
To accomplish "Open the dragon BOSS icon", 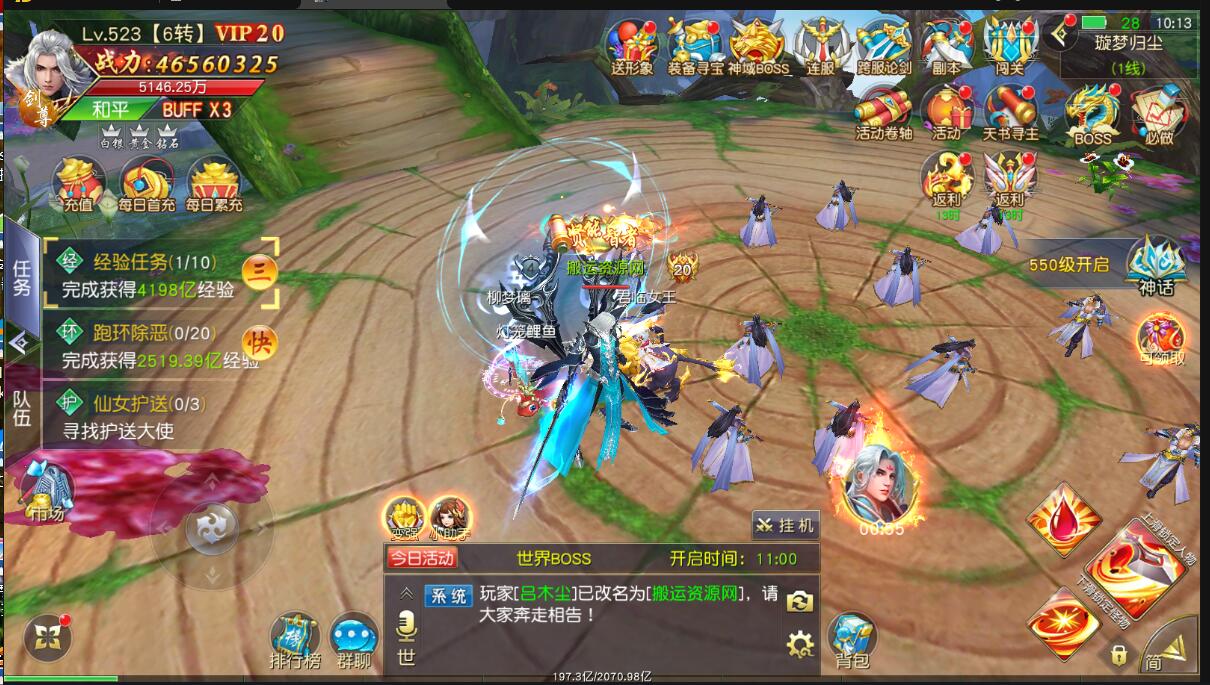I will [x=1093, y=115].
